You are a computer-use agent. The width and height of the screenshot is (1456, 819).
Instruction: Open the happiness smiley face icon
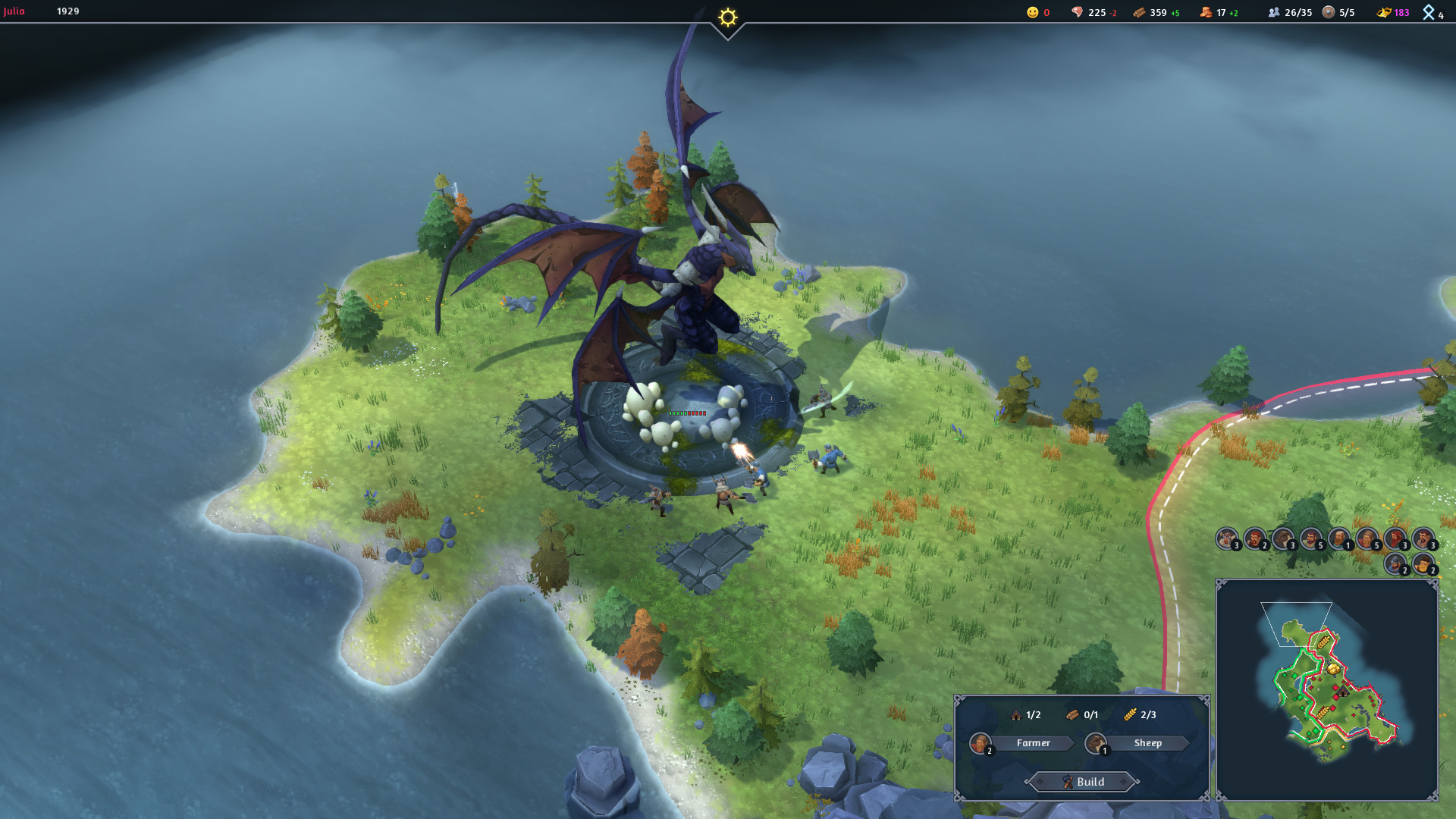coord(1032,12)
